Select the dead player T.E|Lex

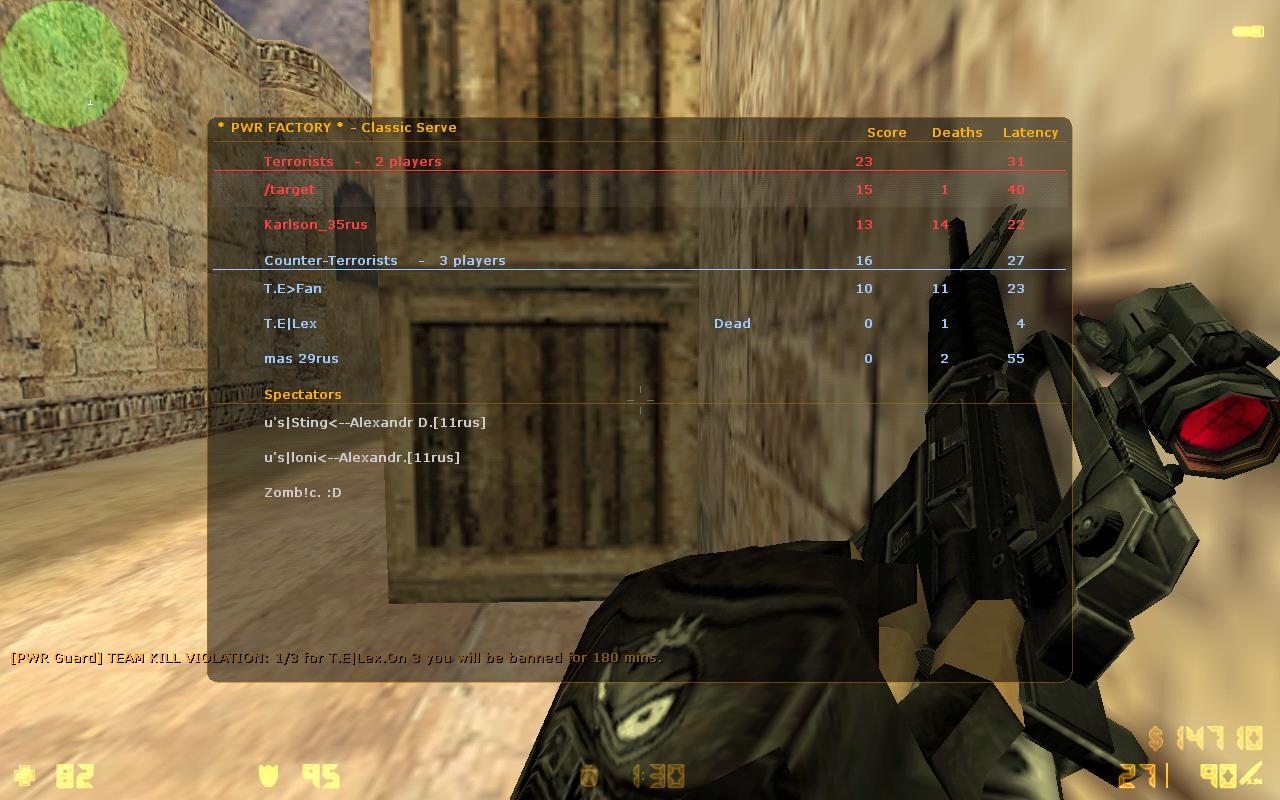(291, 323)
